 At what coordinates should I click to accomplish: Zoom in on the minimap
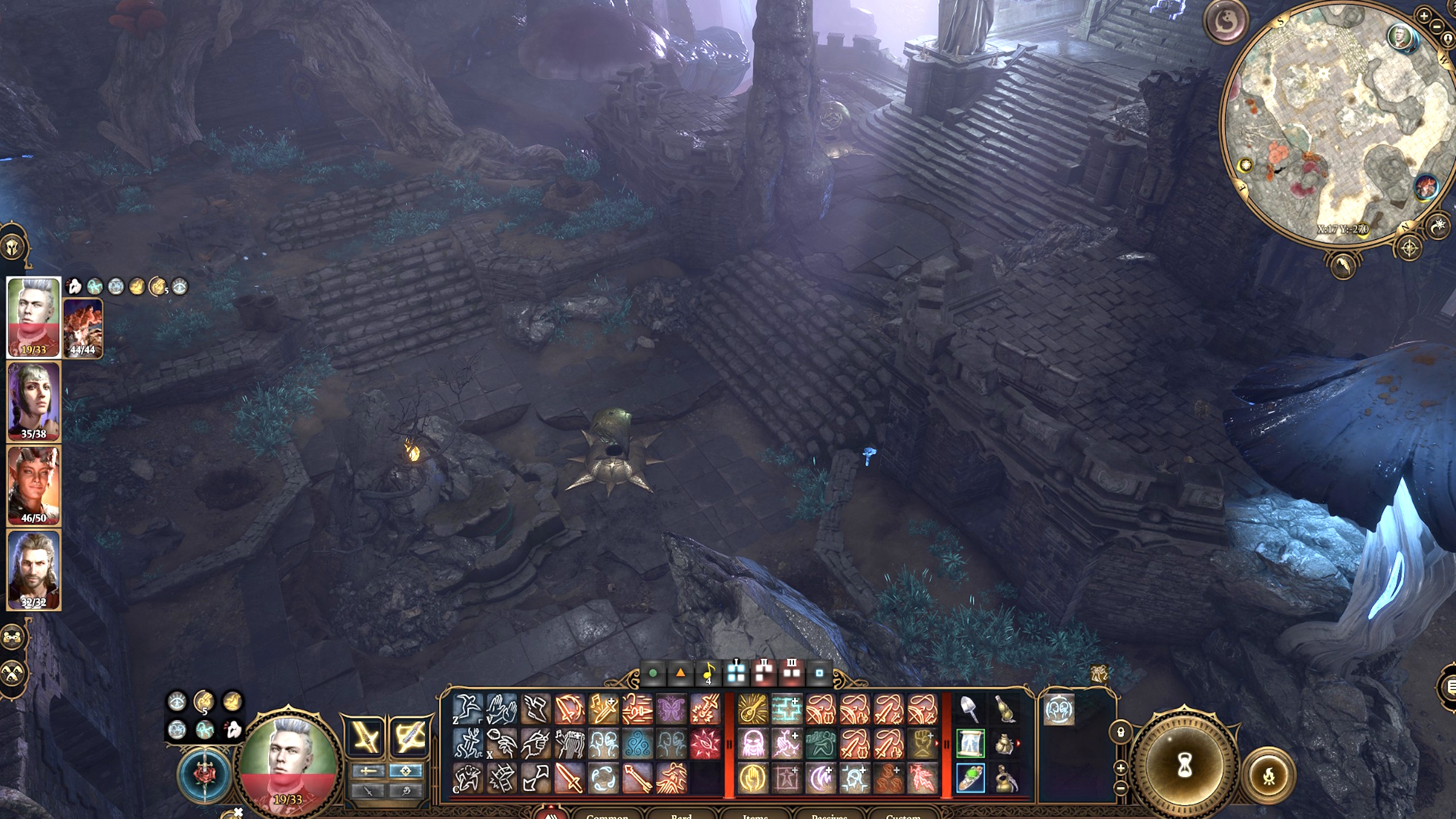1424,15
